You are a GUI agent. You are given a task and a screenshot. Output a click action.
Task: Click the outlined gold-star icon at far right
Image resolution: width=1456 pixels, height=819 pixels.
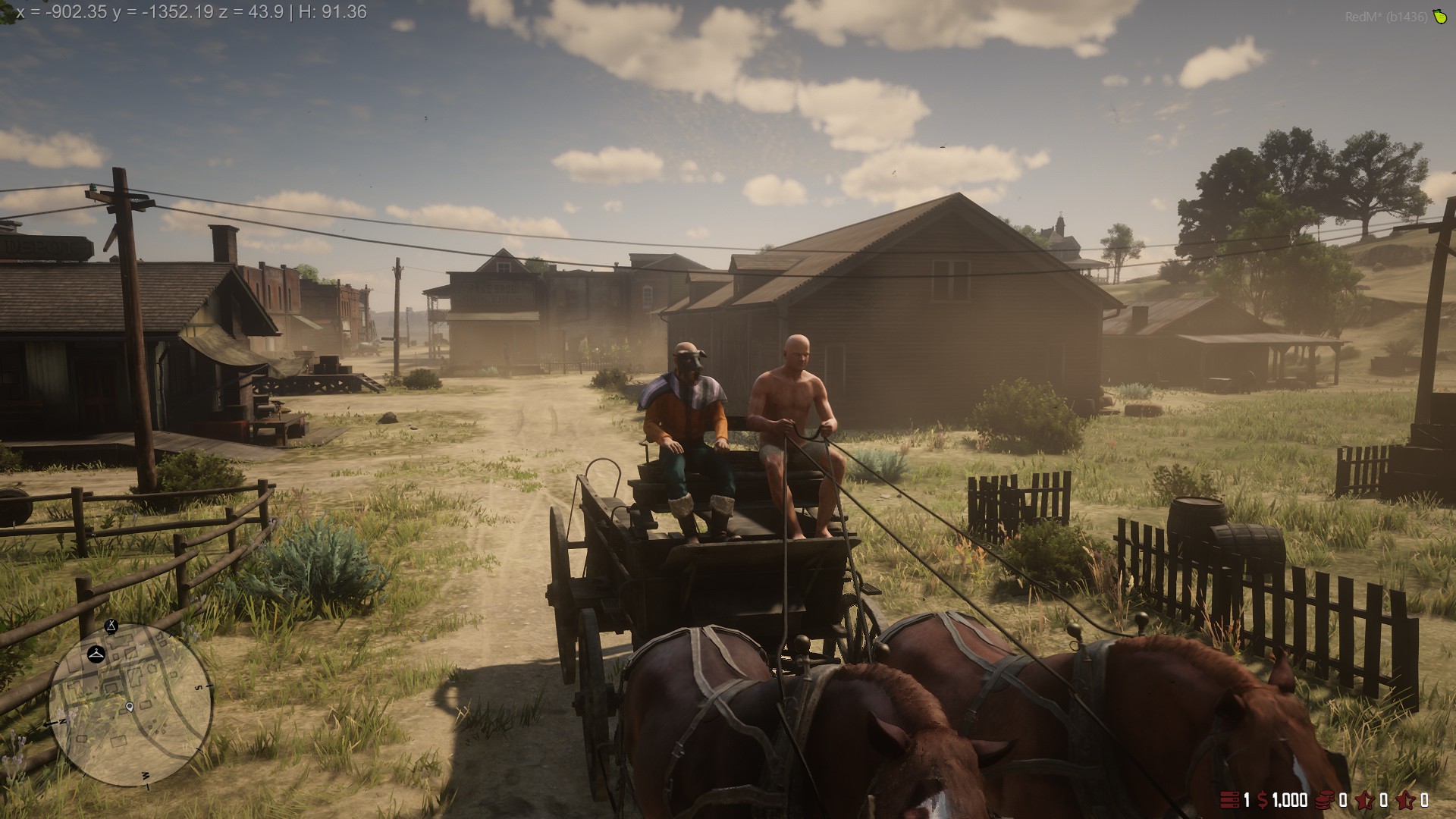tap(1407, 800)
